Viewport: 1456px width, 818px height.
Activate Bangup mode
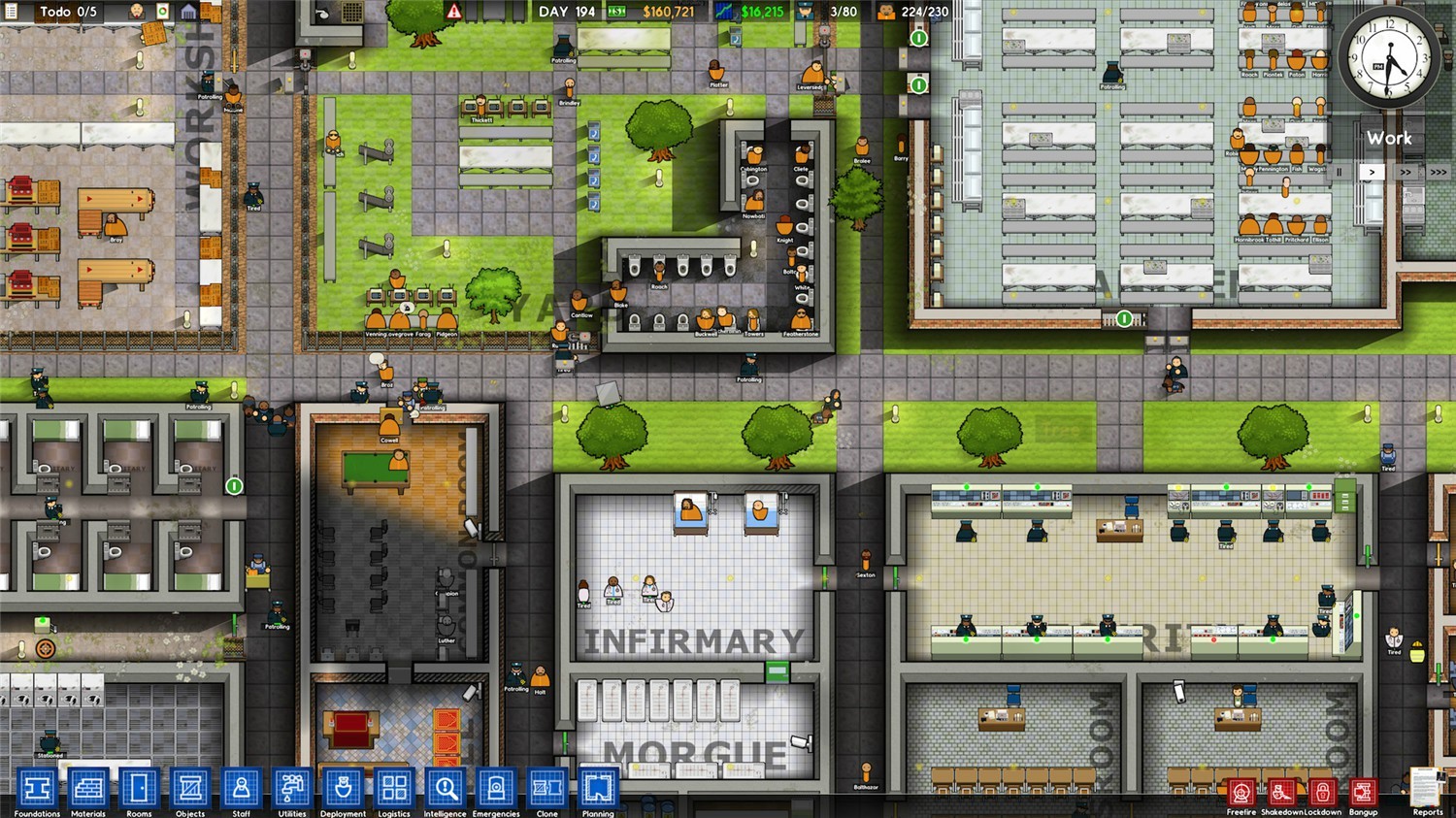click(1364, 791)
